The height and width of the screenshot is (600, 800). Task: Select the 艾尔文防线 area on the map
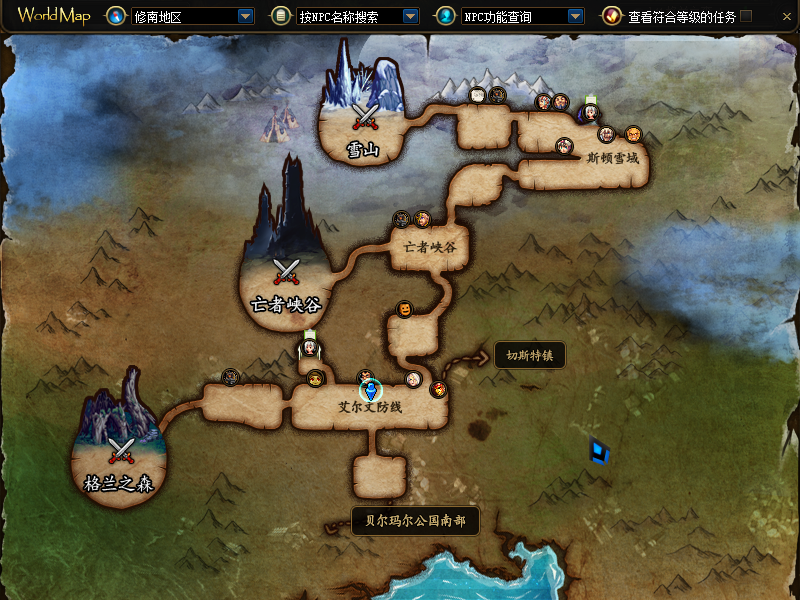click(369, 408)
